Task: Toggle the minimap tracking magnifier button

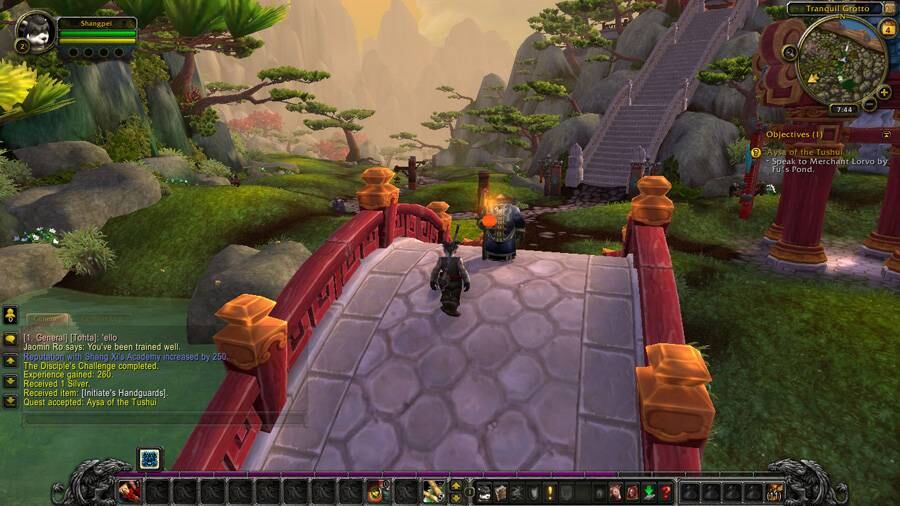Action: coord(790,53)
